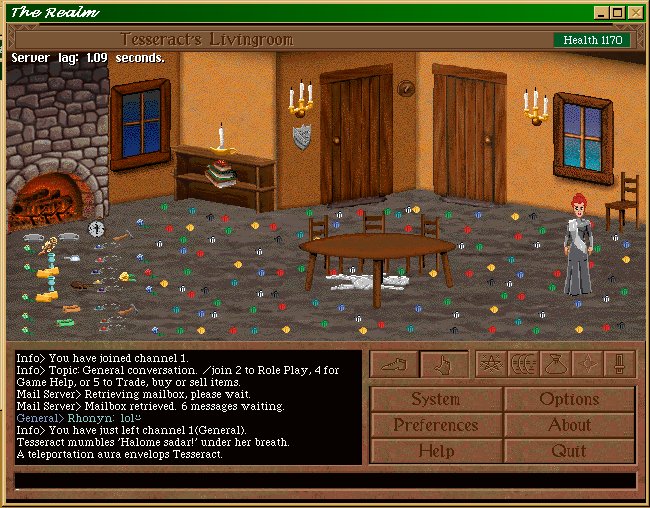The height and width of the screenshot is (508, 650).
Task: Open the Options panel
Action: 569,399
